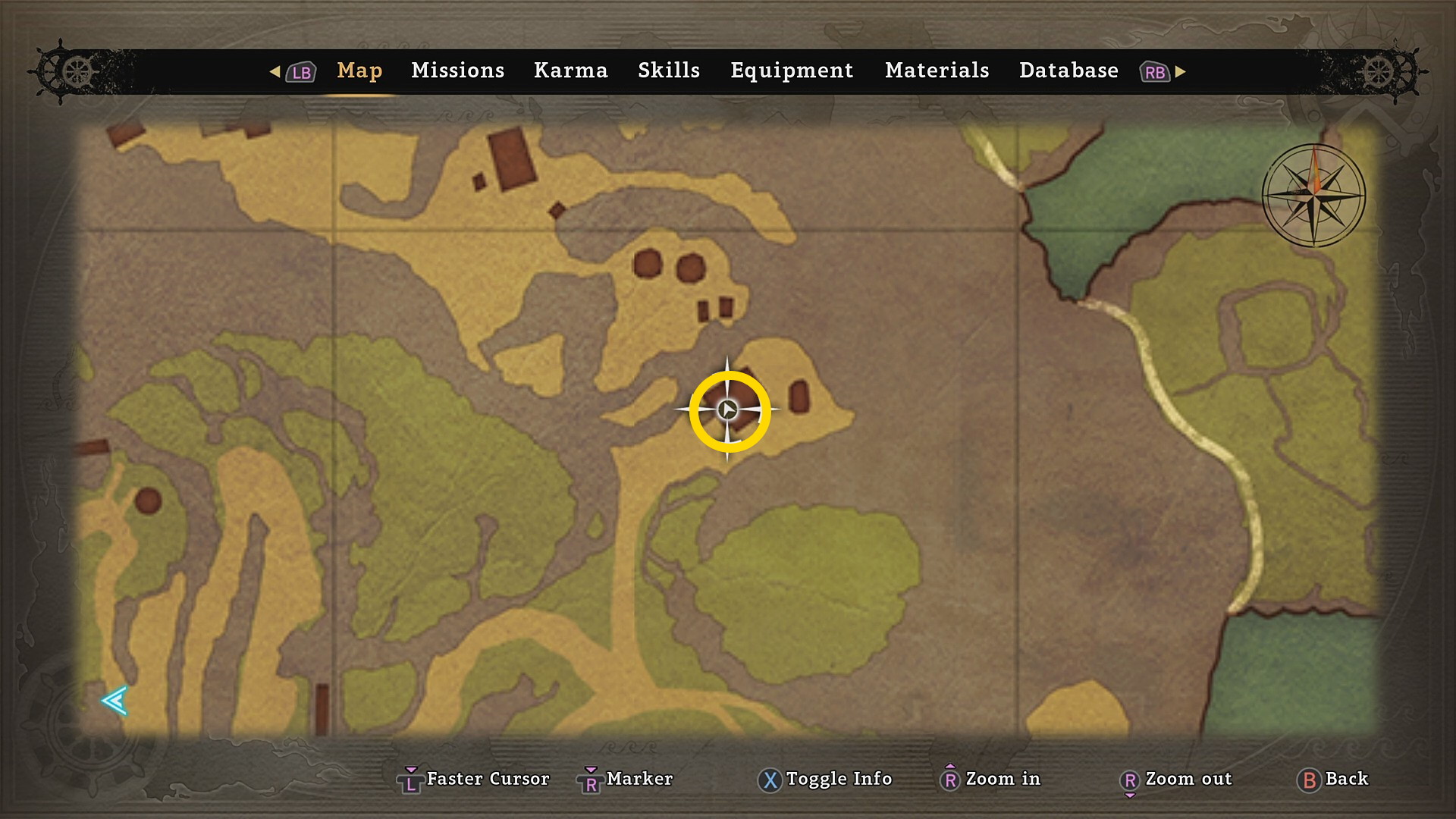Select the Karma tab
Viewport: 1456px width, 819px height.
point(570,71)
